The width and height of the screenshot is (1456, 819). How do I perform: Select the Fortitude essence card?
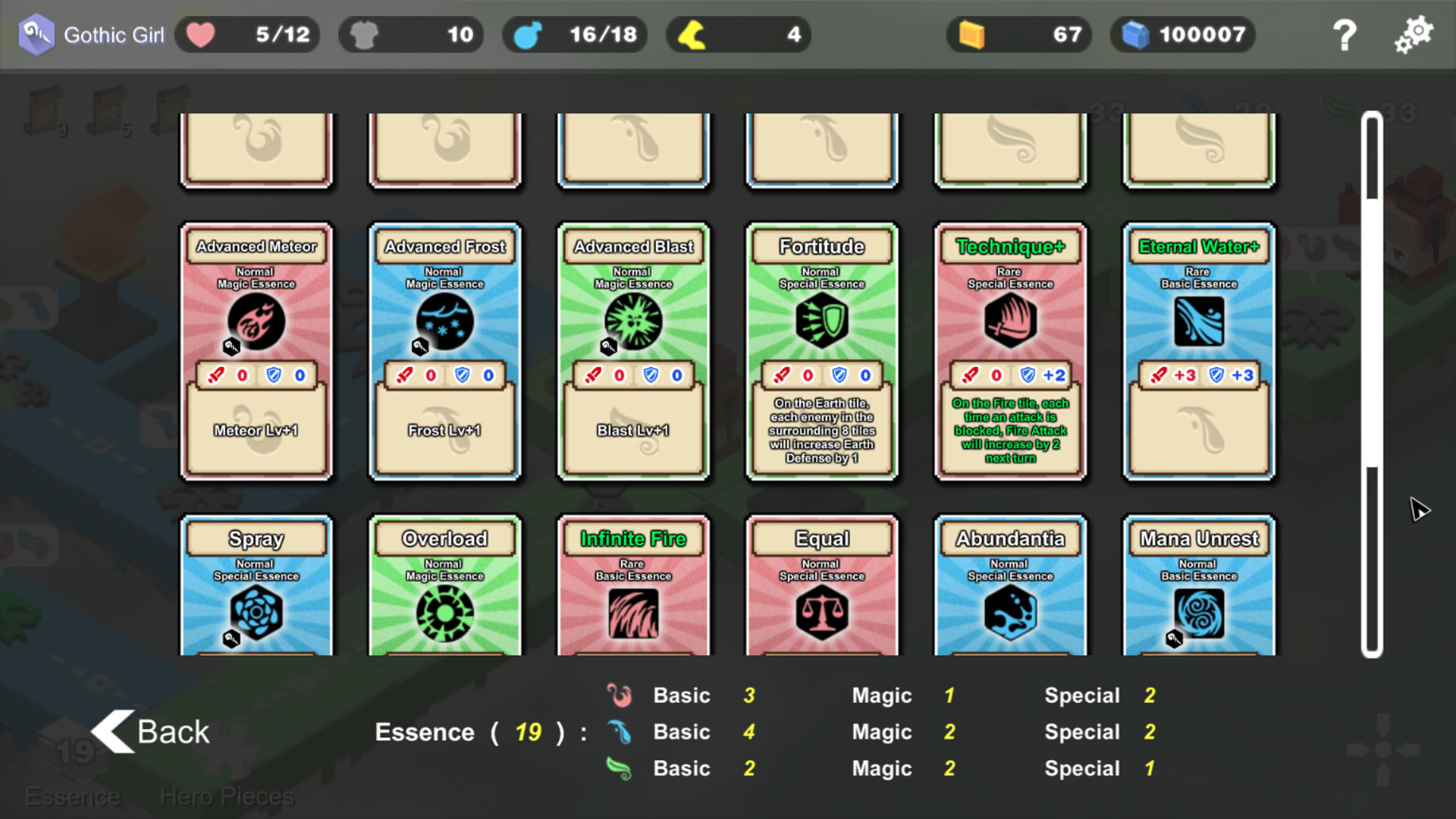coord(822,350)
